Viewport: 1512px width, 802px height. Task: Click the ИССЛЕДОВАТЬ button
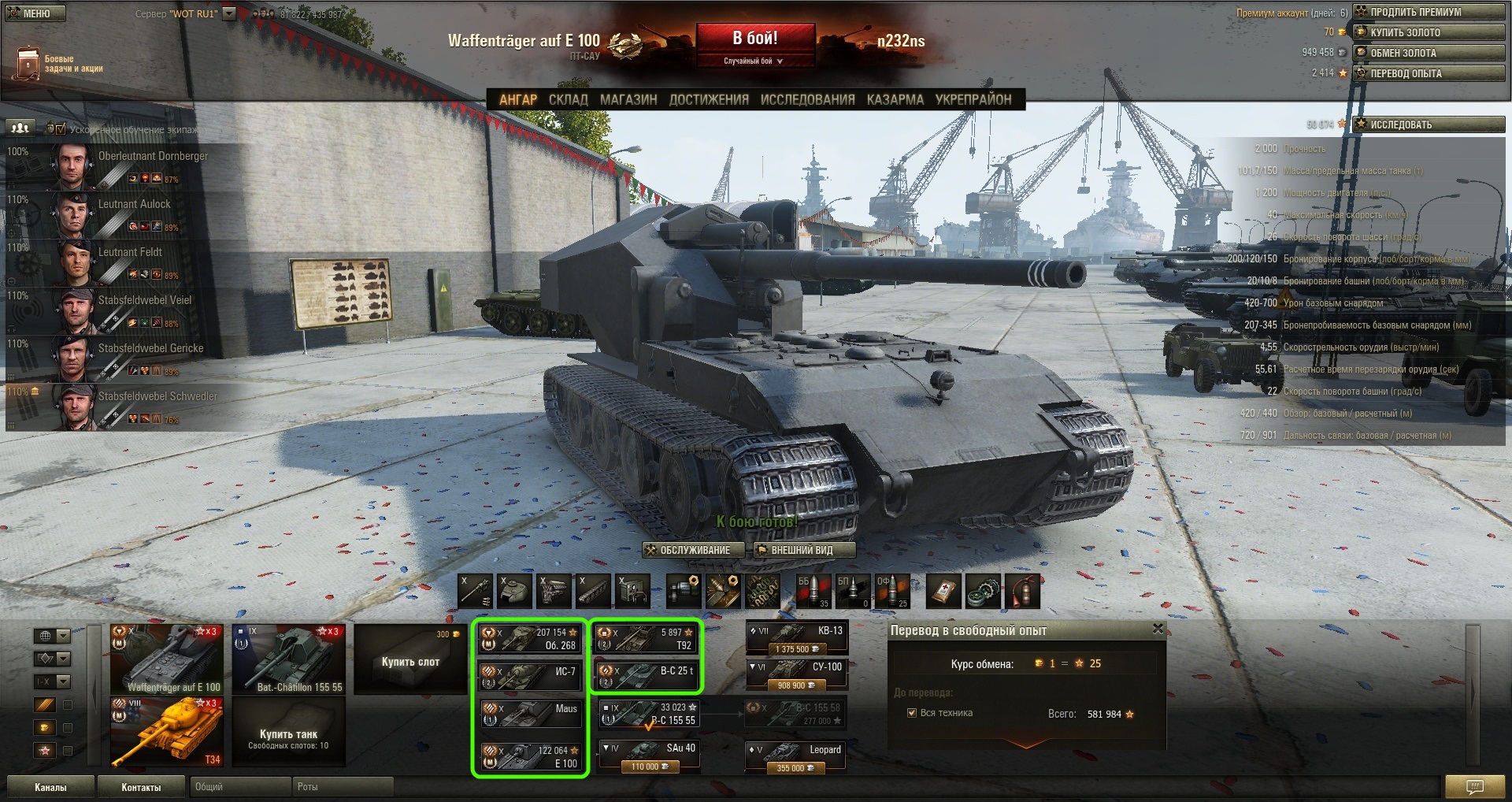(1429, 124)
